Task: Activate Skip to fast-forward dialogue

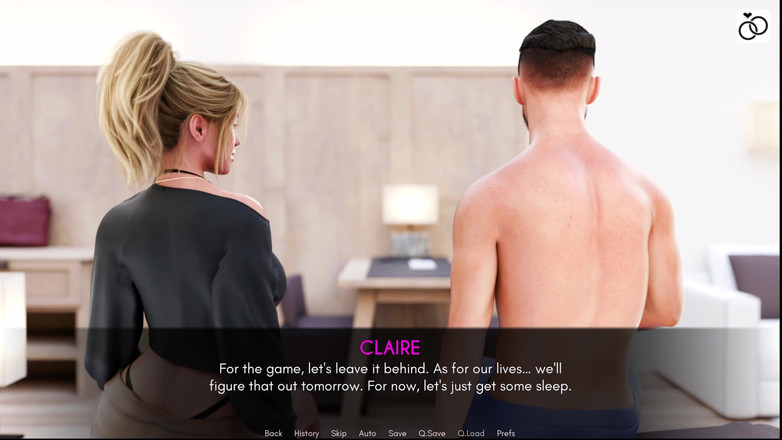Action: pos(339,433)
